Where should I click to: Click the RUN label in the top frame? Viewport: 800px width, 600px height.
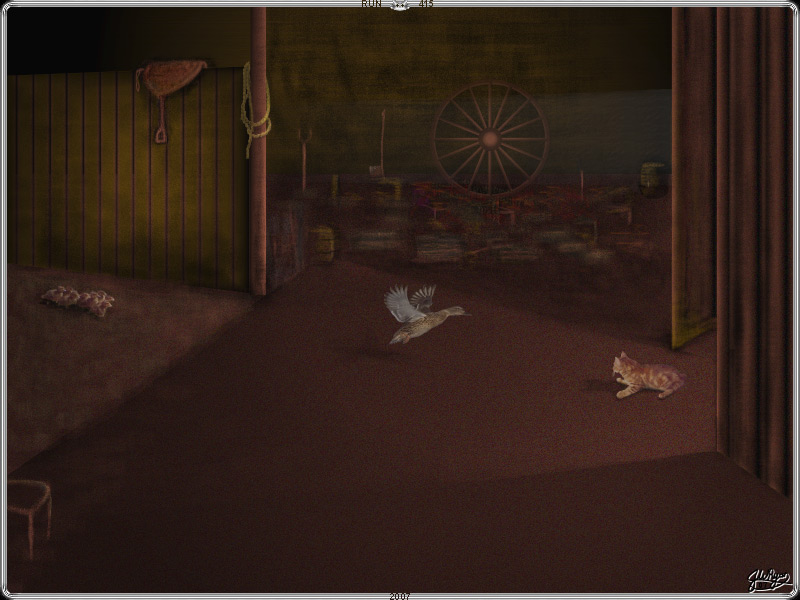pyautogui.click(x=371, y=4)
